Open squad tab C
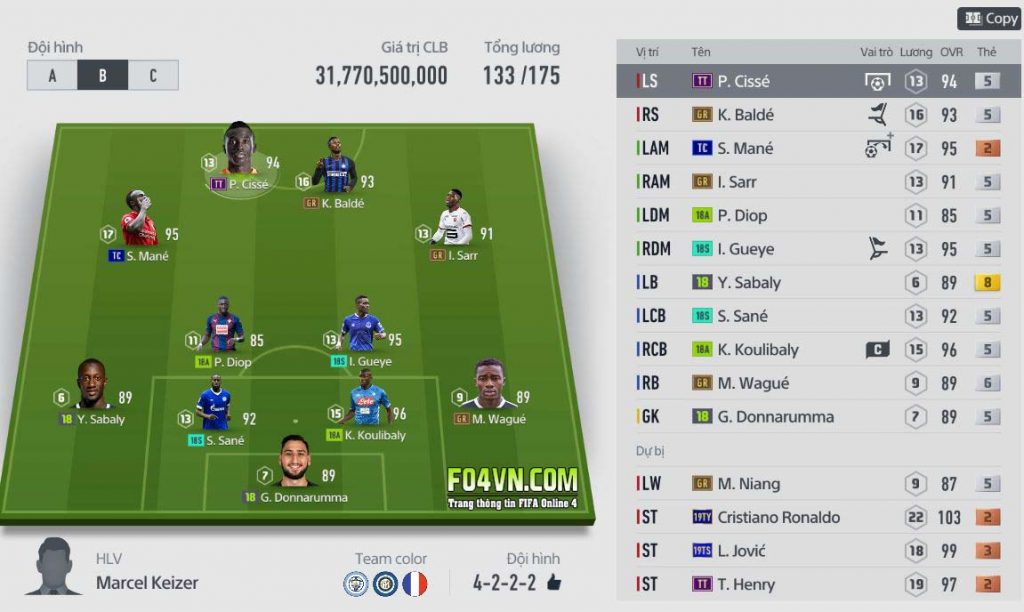 click(x=153, y=75)
